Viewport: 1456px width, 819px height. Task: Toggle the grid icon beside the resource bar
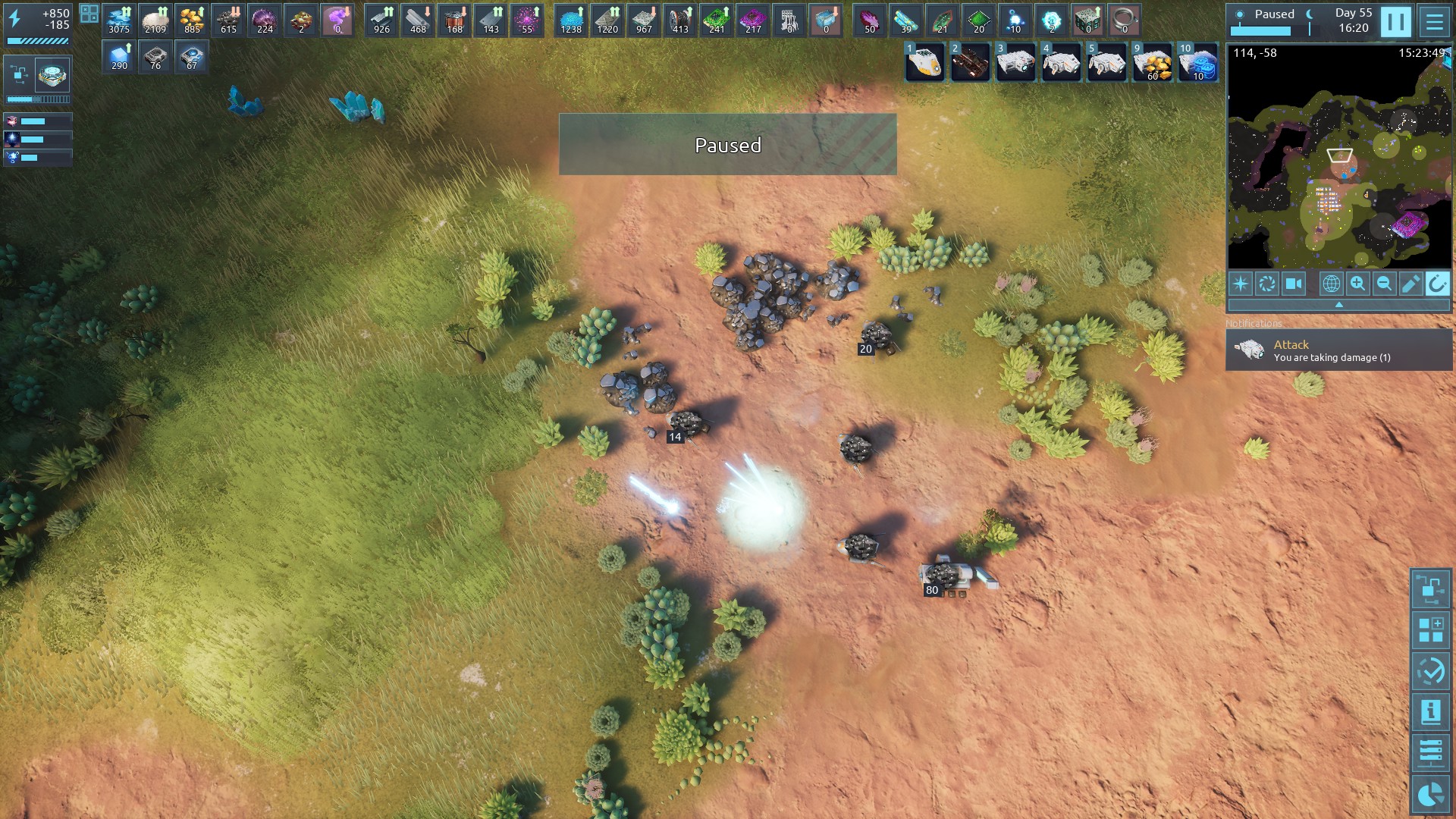tap(89, 14)
